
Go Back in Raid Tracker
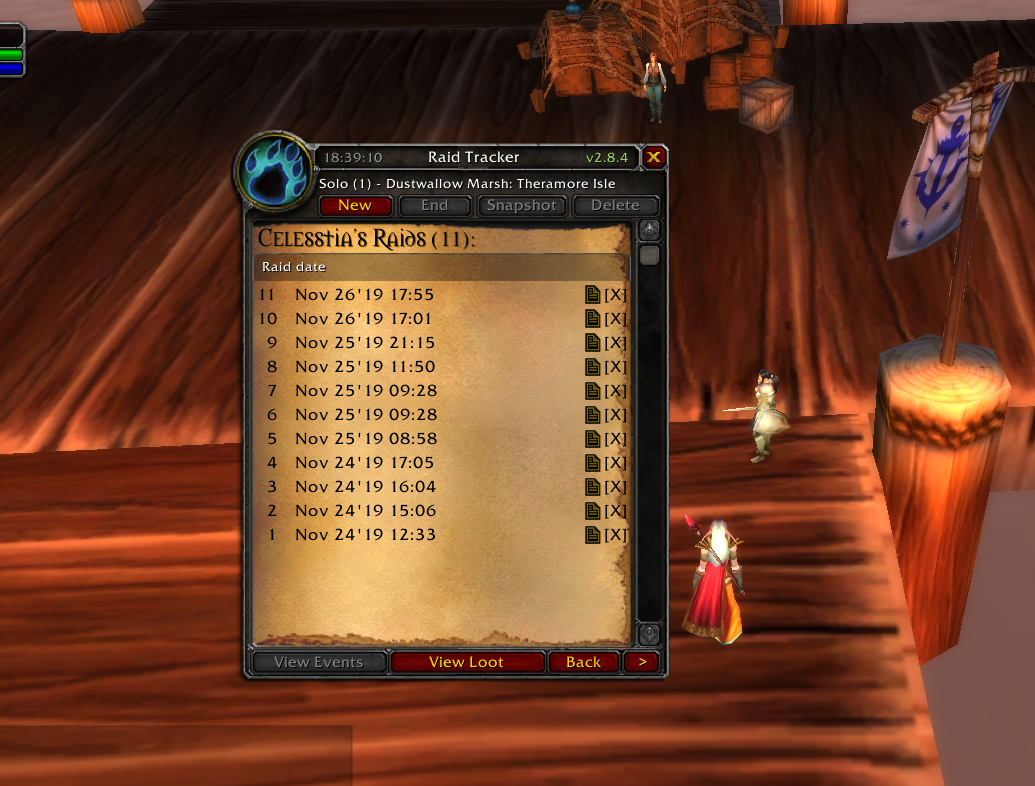[x=583, y=662]
